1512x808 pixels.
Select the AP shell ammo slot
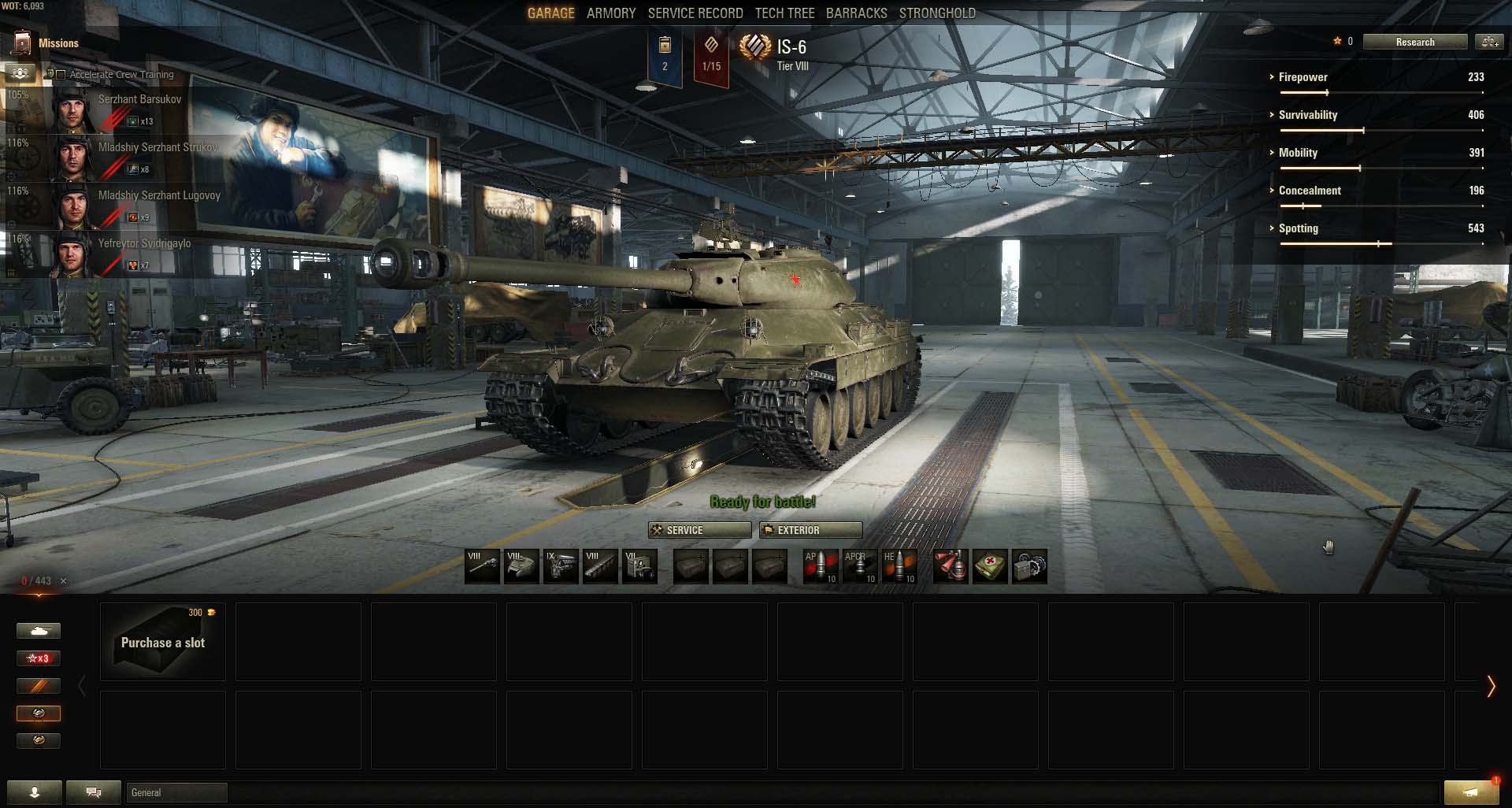coord(820,567)
